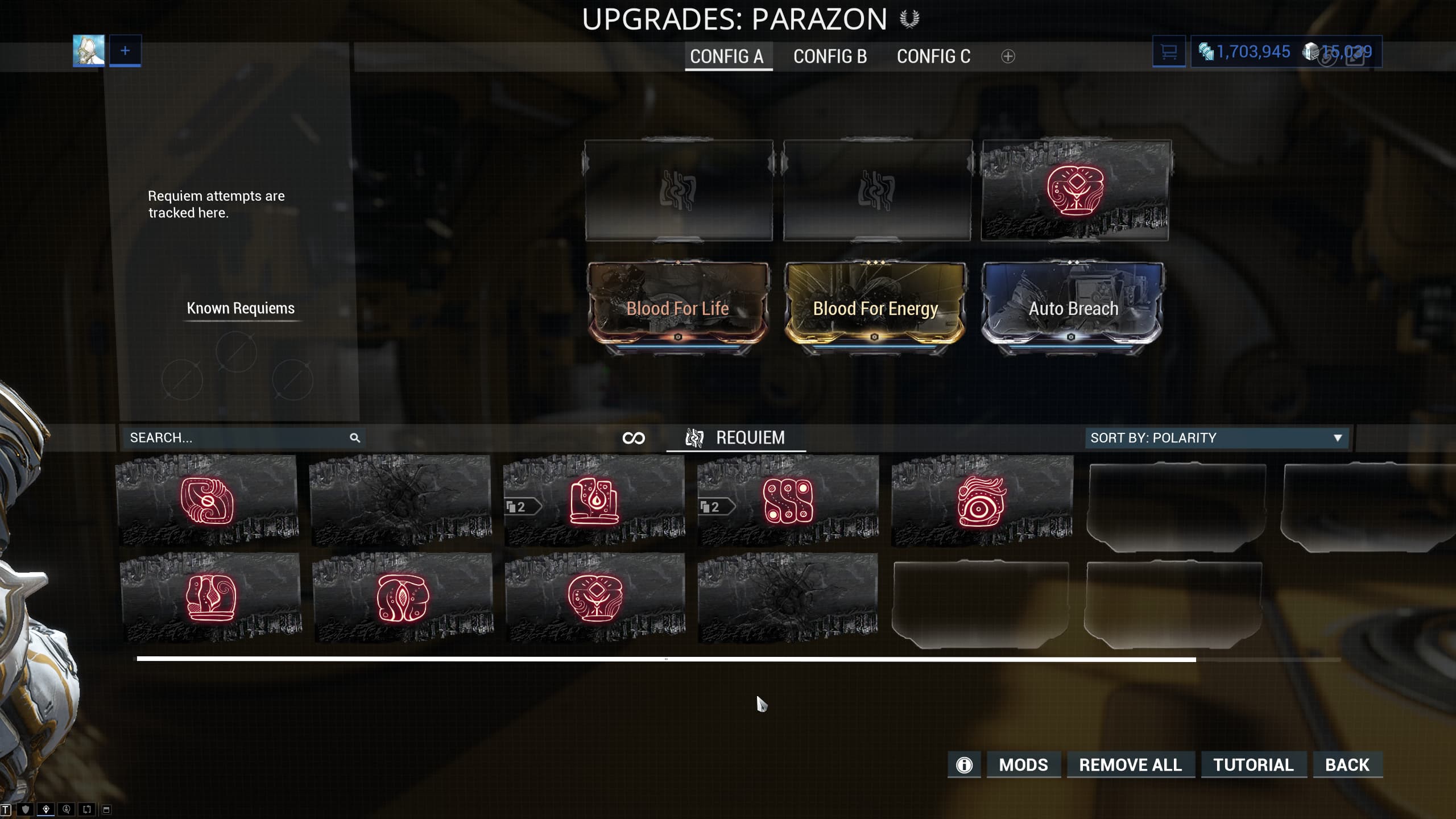Click the REMOVE ALL button
Image resolution: width=1456 pixels, height=819 pixels.
coord(1130,764)
